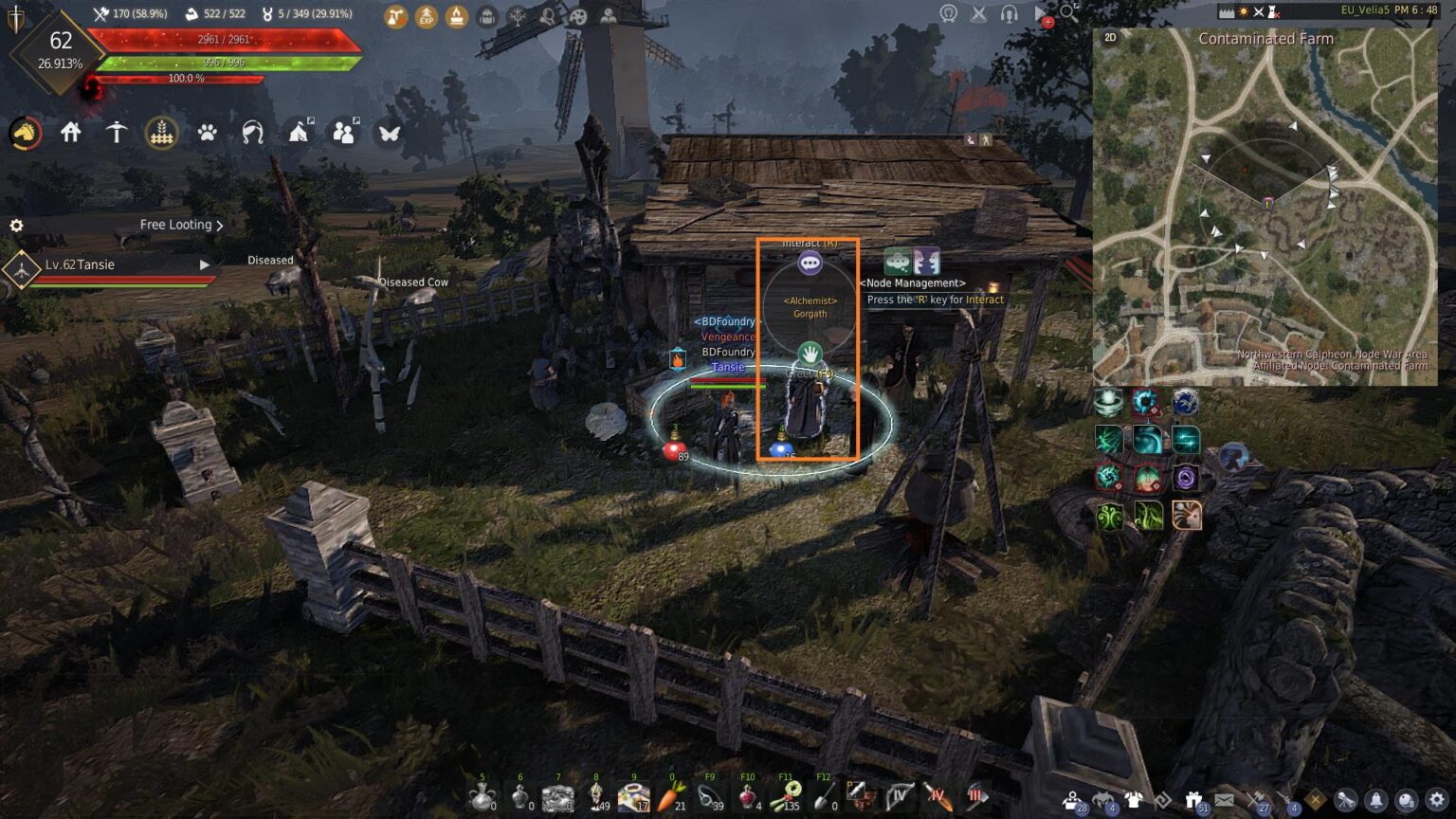The width and height of the screenshot is (1456, 819).
Task: Open the farming menu with the fence icon
Action: (162, 133)
